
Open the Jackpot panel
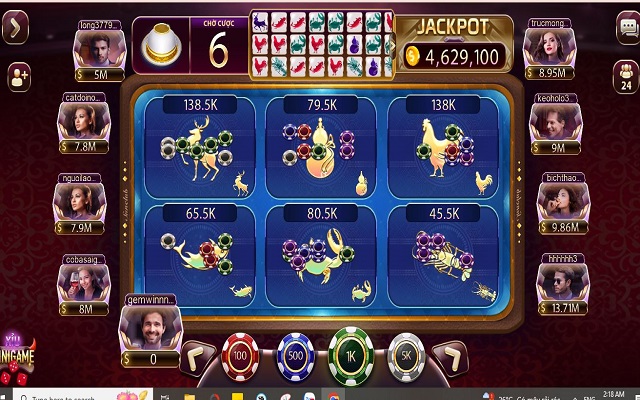coord(456,44)
